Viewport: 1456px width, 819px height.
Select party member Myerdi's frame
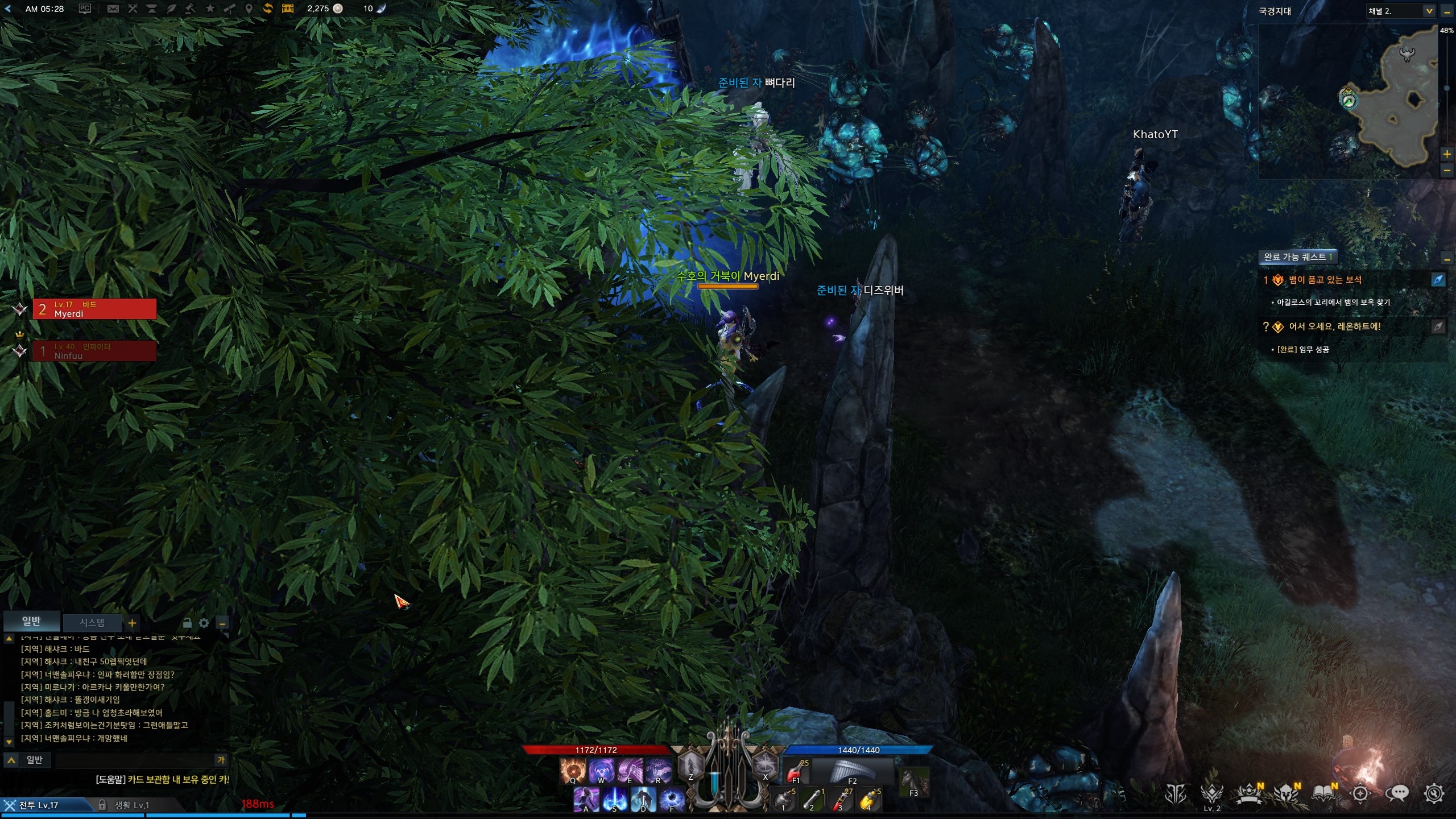[94, 309]
